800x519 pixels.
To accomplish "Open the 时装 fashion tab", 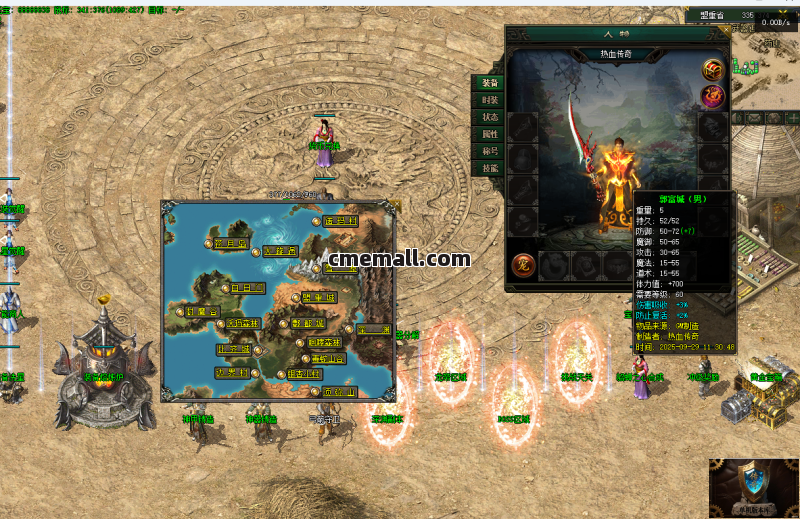I will (489, 100).
